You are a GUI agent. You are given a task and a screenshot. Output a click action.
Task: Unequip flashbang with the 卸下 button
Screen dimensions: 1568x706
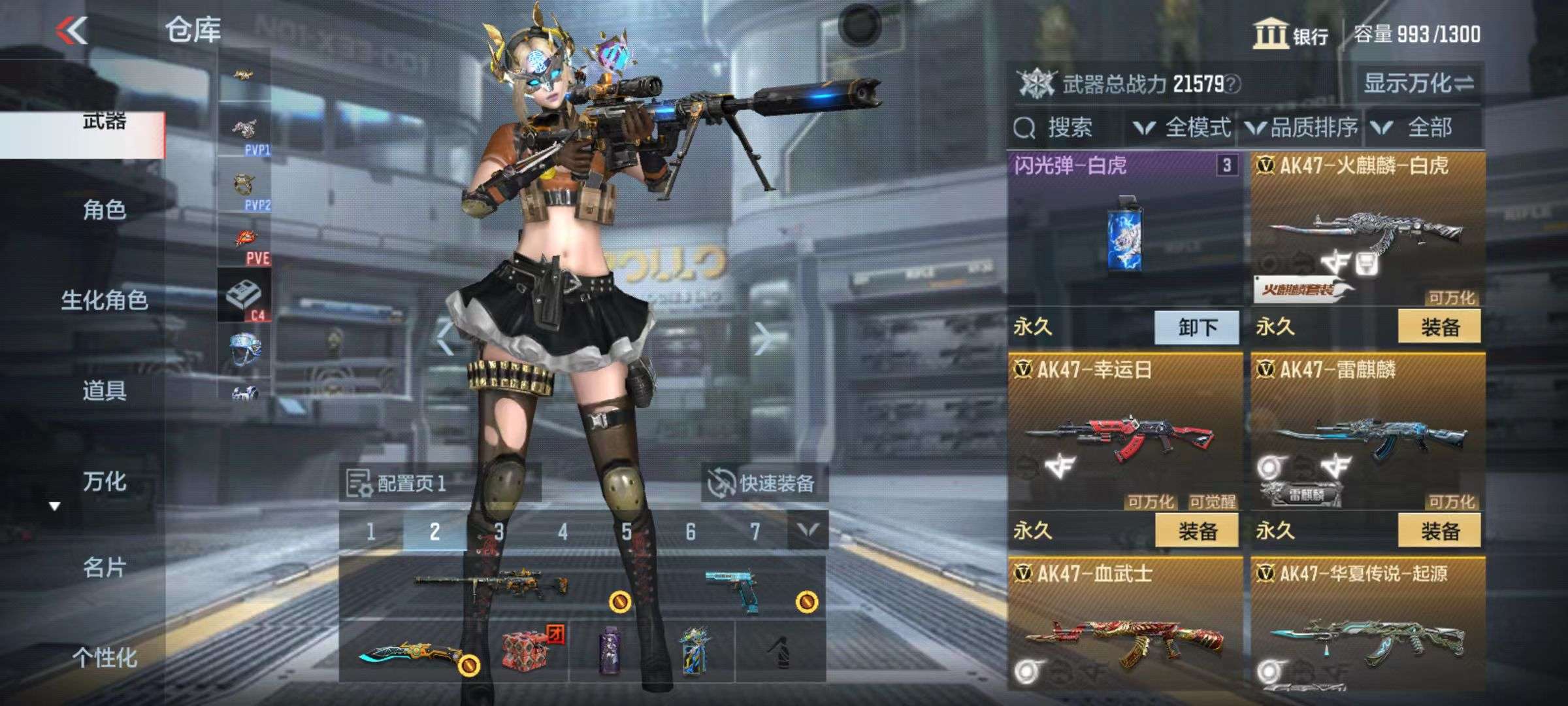click(1196, 327)
